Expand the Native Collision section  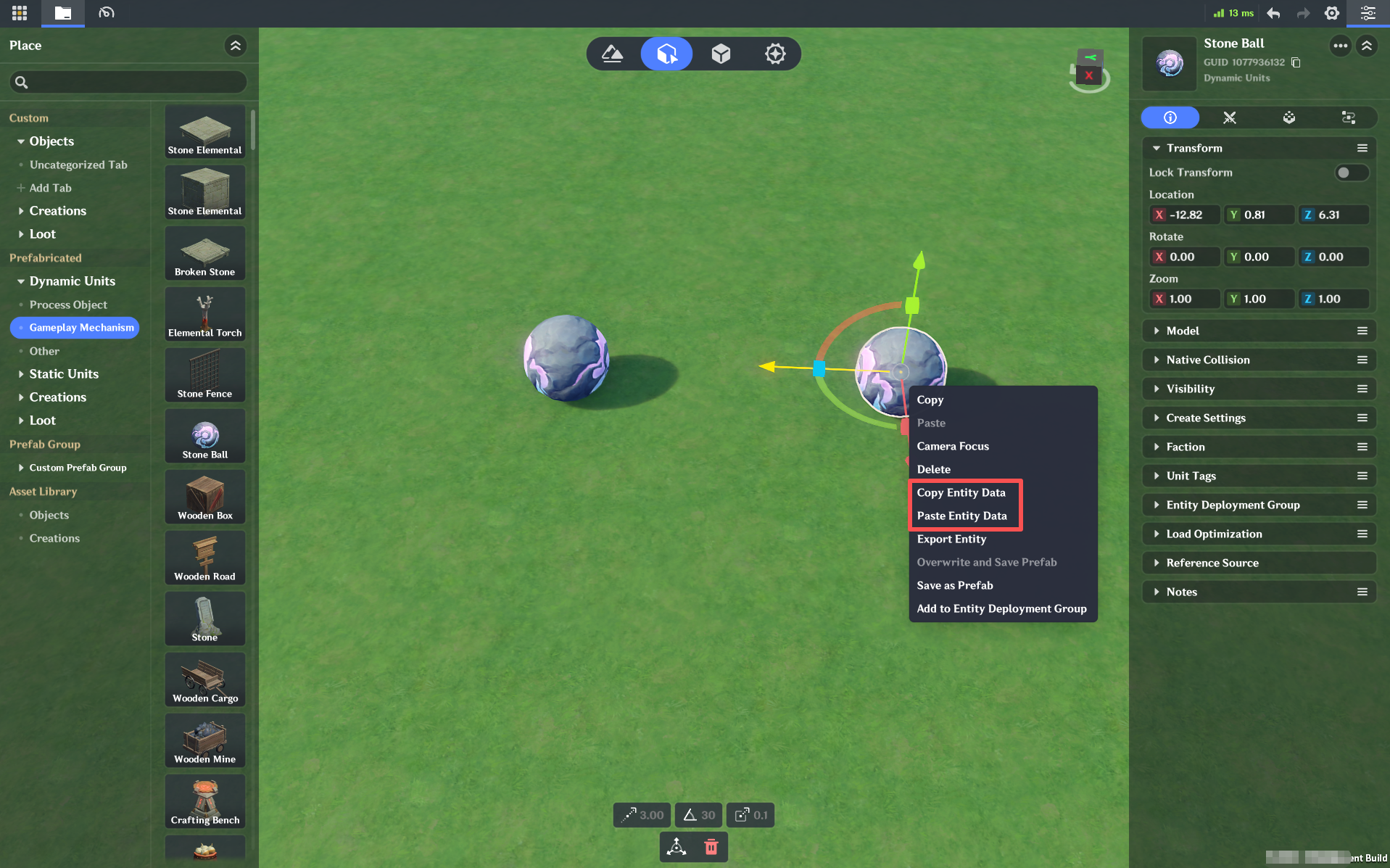click(1207, 360)
